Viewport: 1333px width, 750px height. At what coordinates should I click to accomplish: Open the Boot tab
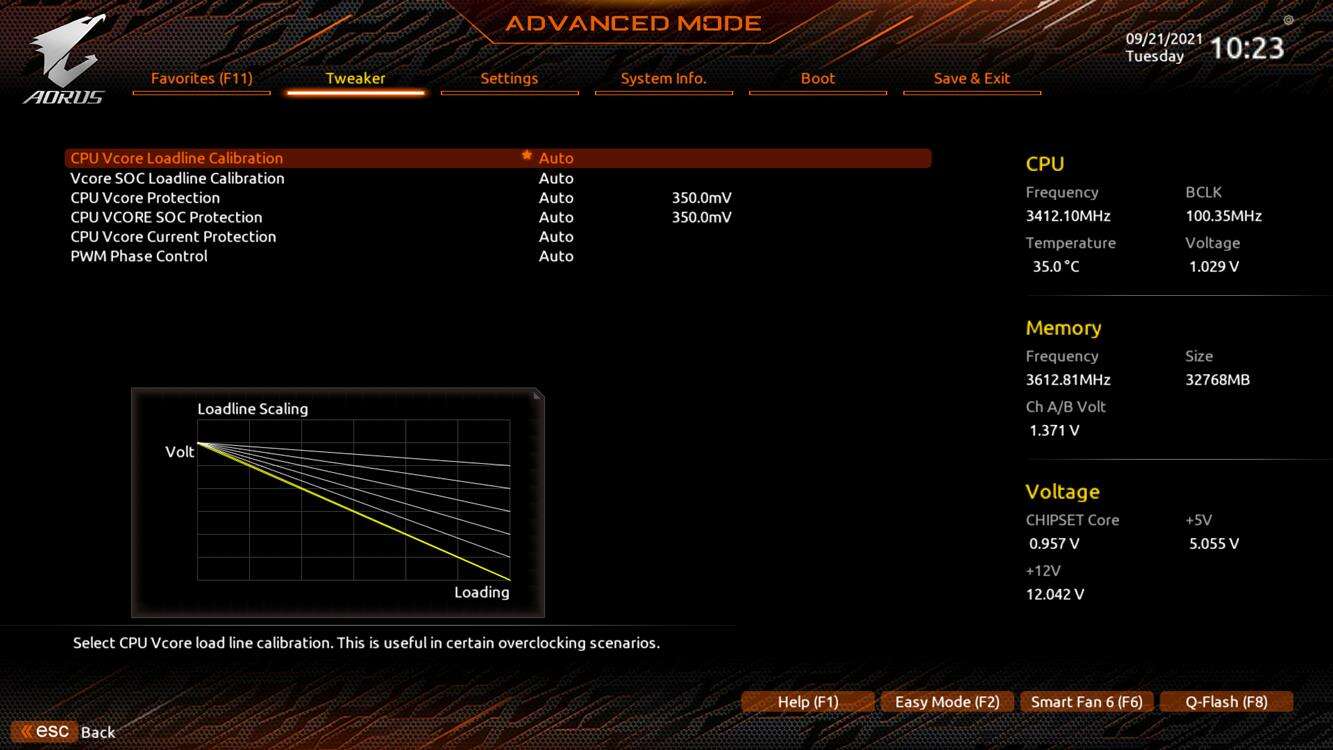[817, 78]
